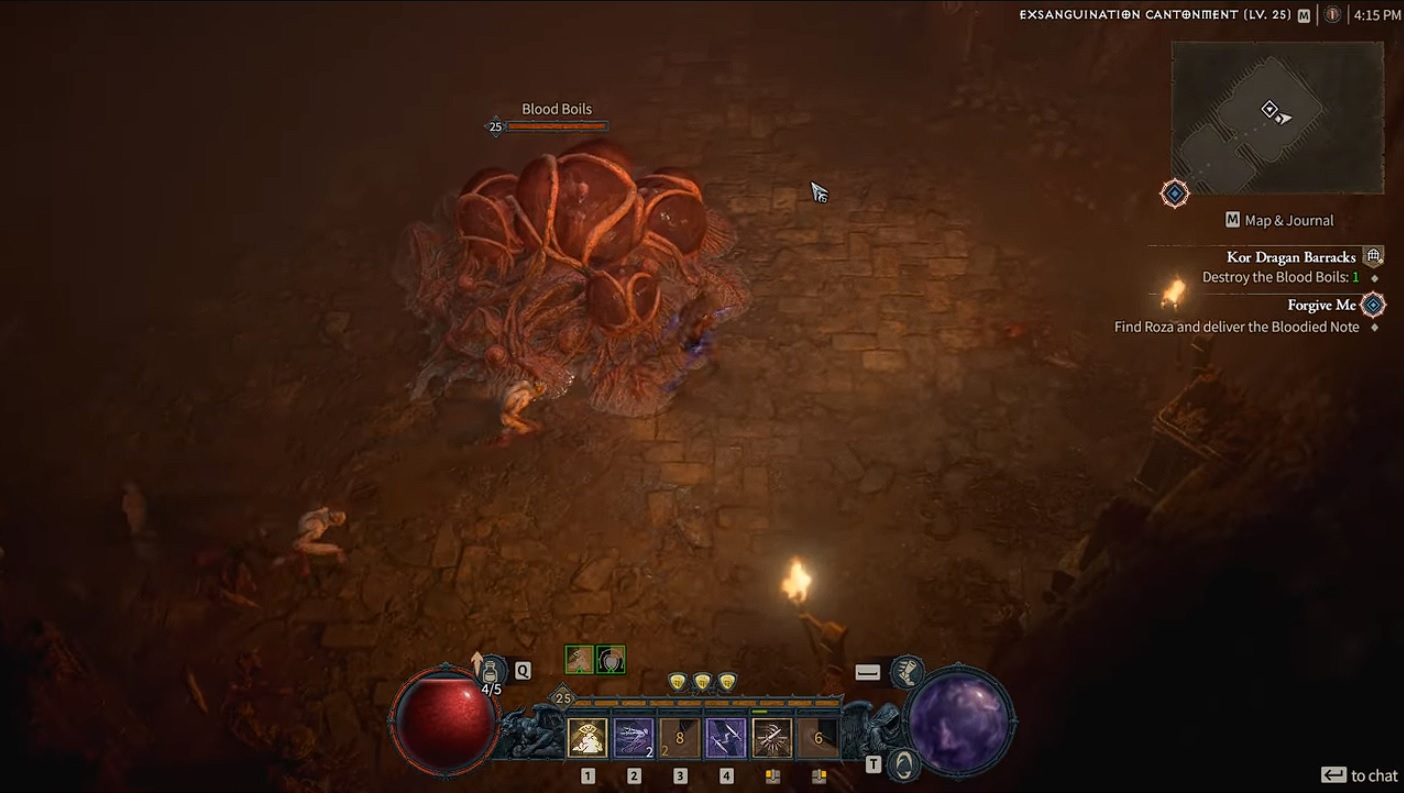1404x793 pixels.
Task: Click the Kor Dragan Barracks stronghold icon
Action: (1373, 256)
